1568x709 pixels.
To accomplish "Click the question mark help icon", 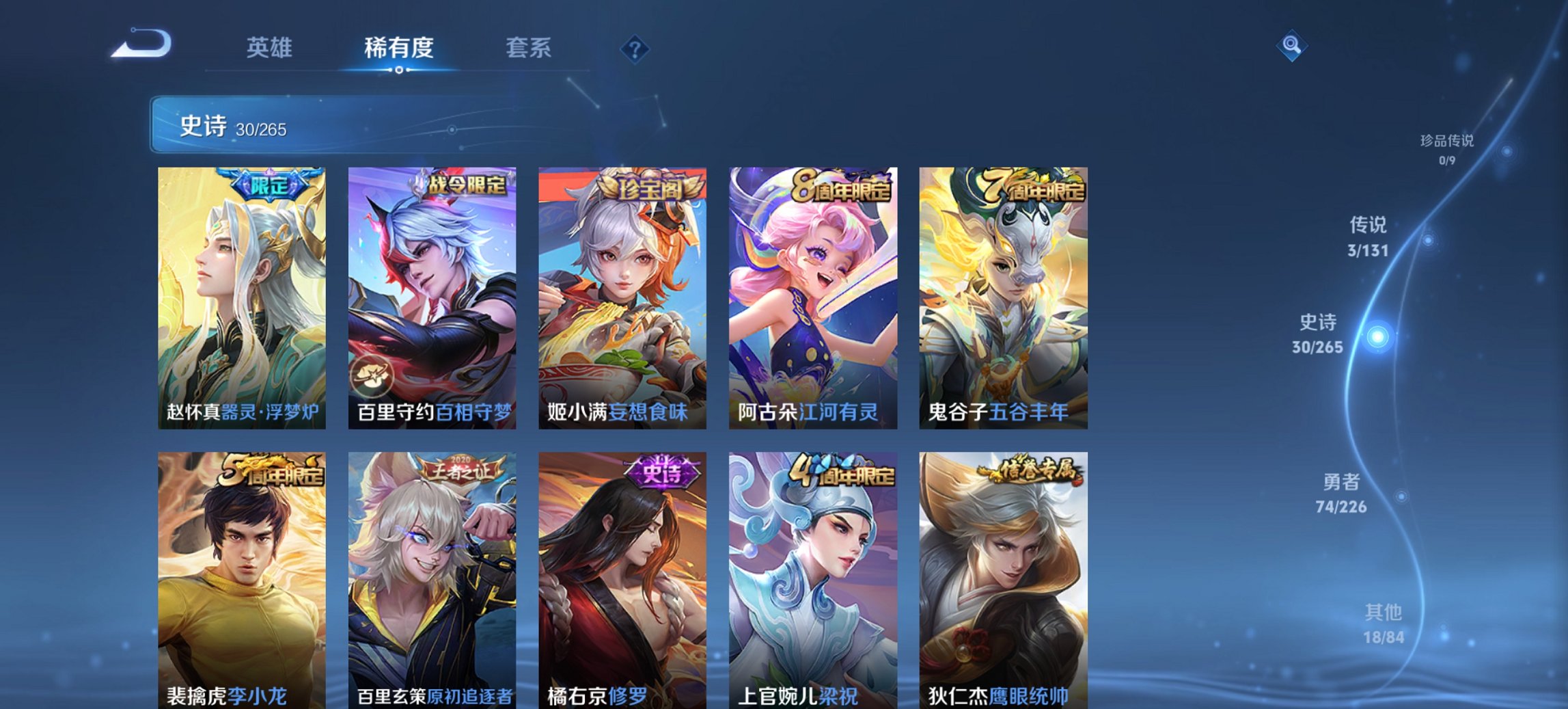I will 633,47.
